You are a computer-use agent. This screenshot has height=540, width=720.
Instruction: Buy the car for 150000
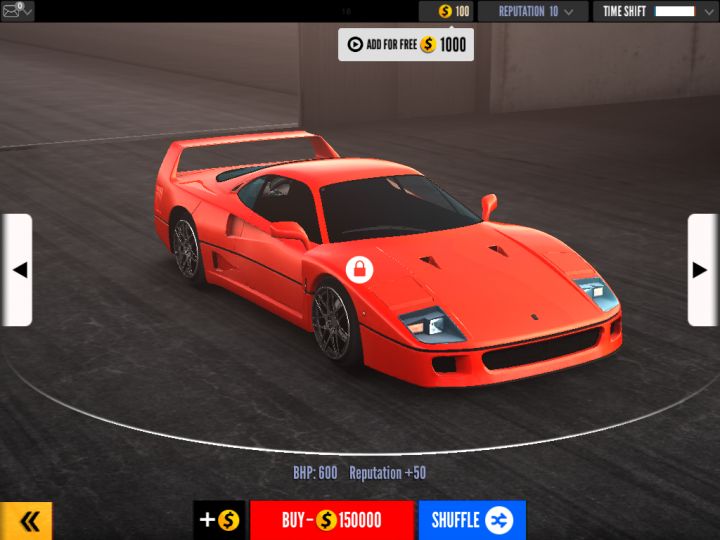331,520
